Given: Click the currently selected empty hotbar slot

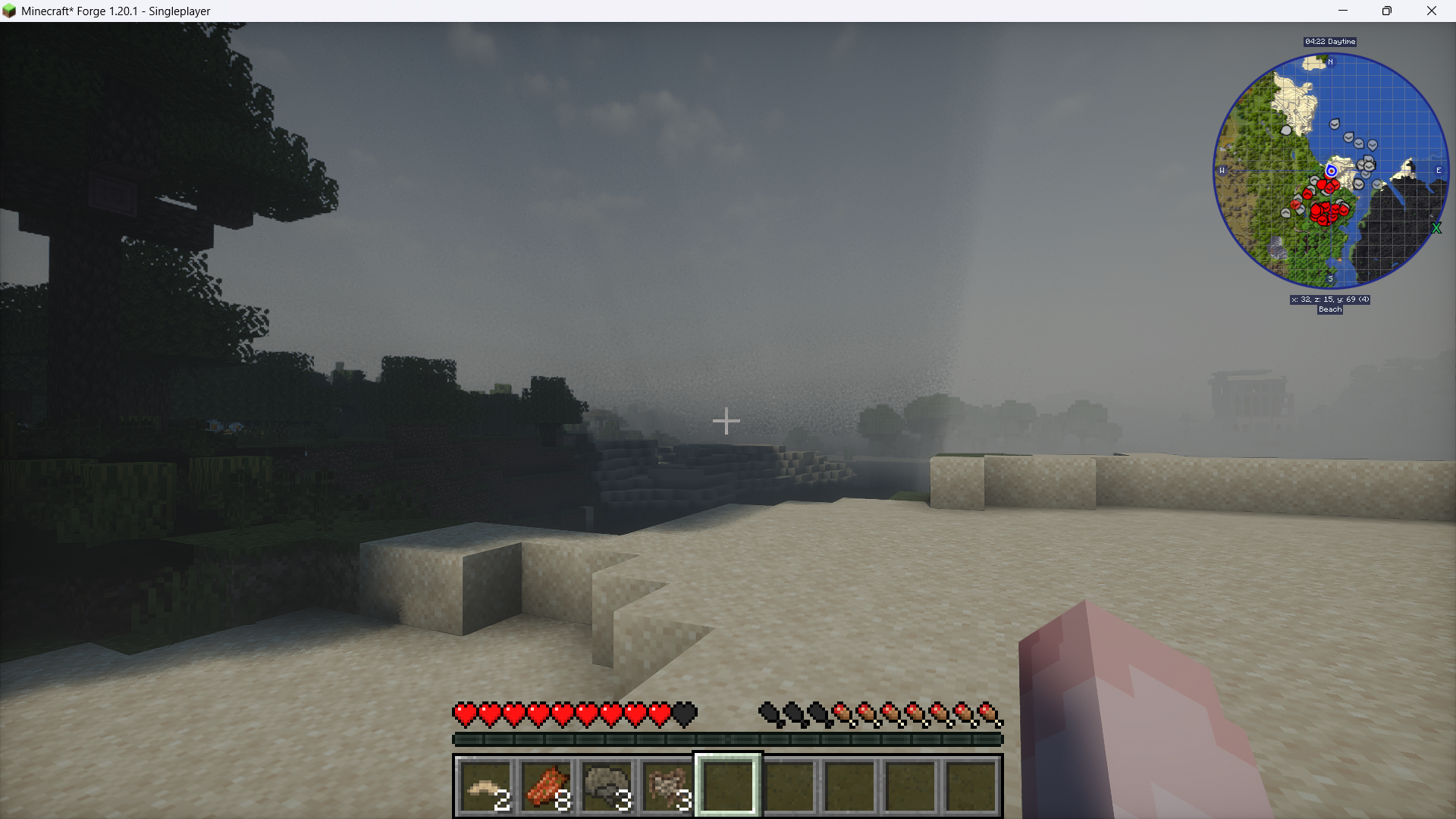Looking at the screenshot, I should (726, 785).
